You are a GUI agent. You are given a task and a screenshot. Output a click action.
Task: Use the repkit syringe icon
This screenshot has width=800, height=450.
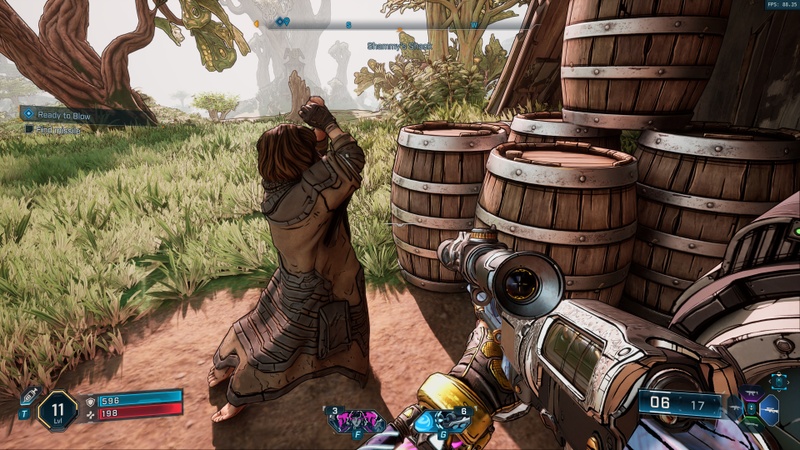click(29, 396)
